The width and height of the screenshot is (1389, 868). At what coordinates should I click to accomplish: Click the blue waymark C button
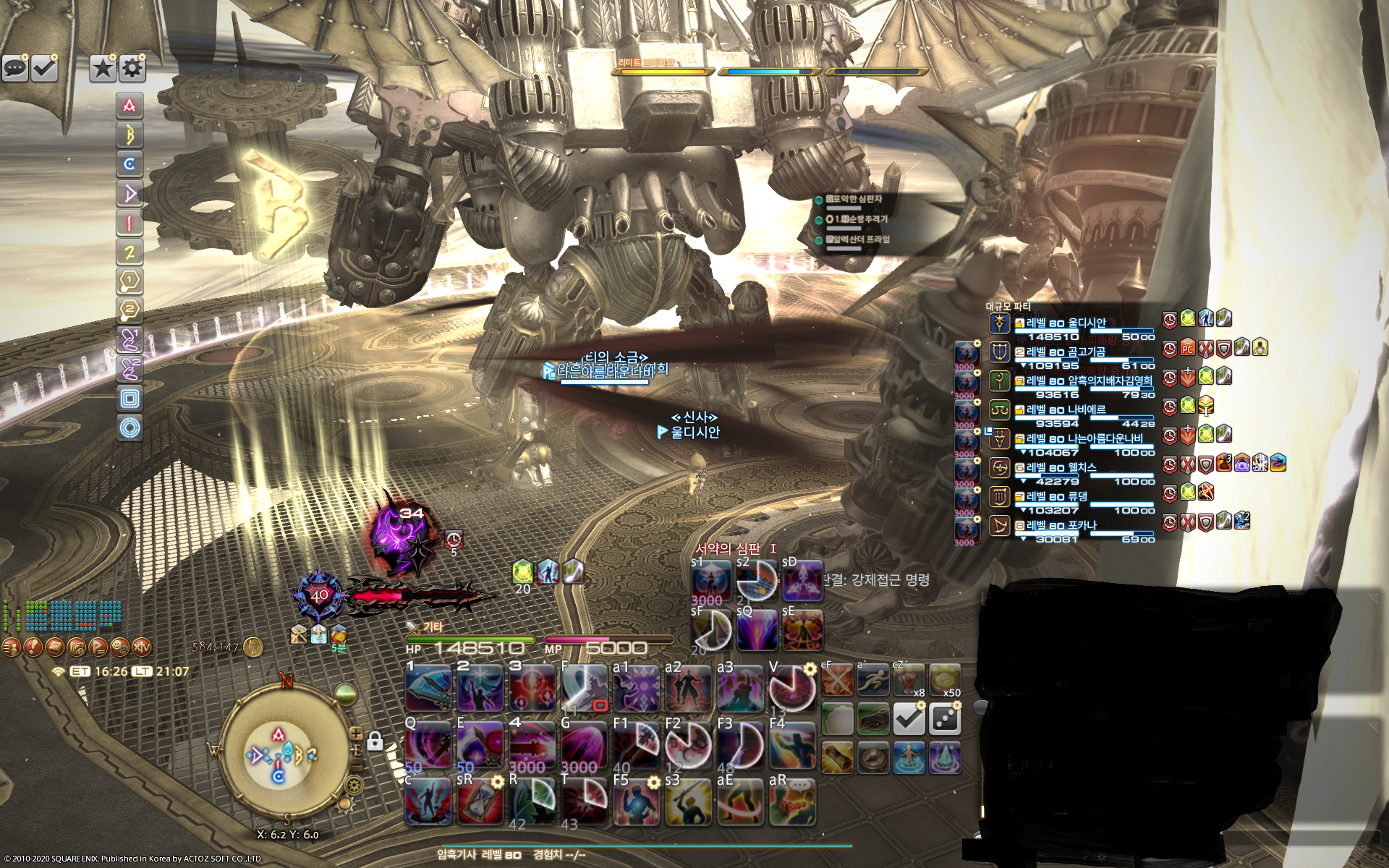(129, 164)
